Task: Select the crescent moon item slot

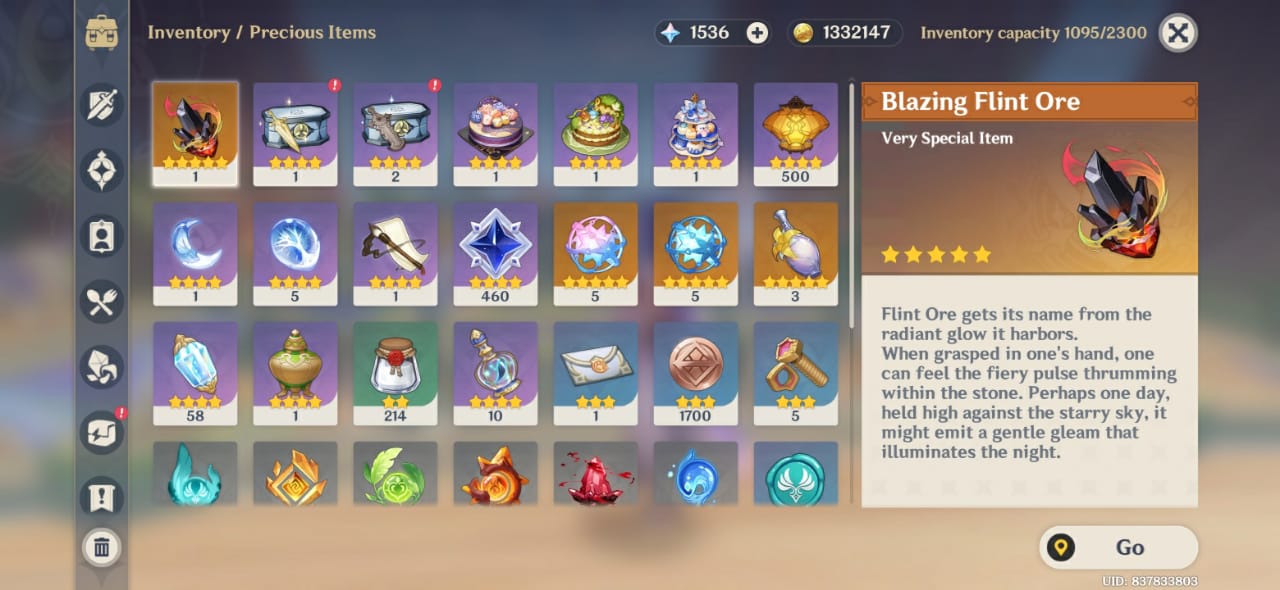Action: pos(195,253)
